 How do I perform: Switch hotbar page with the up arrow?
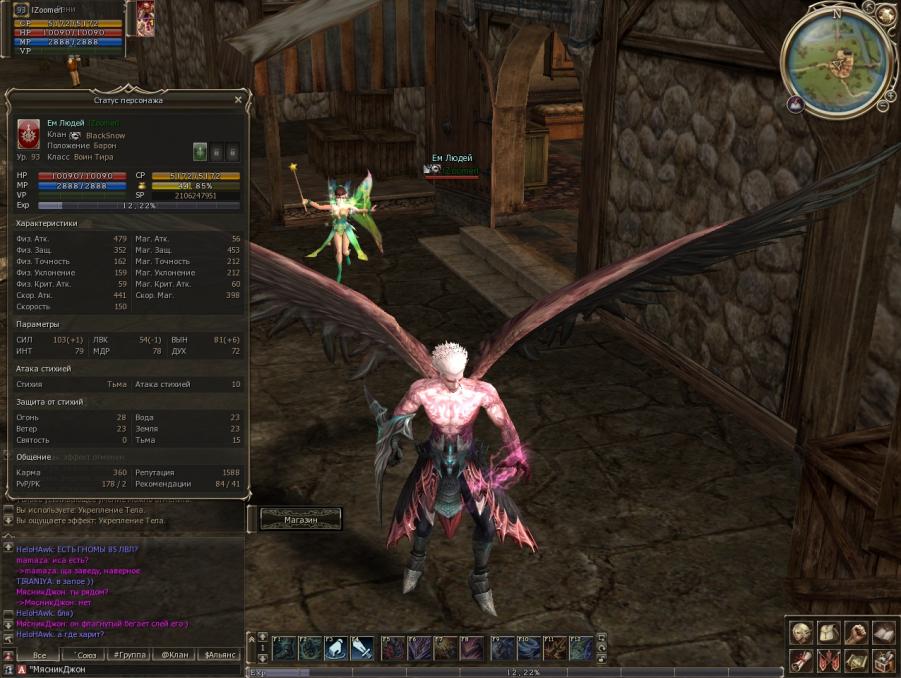pos(263,638)
